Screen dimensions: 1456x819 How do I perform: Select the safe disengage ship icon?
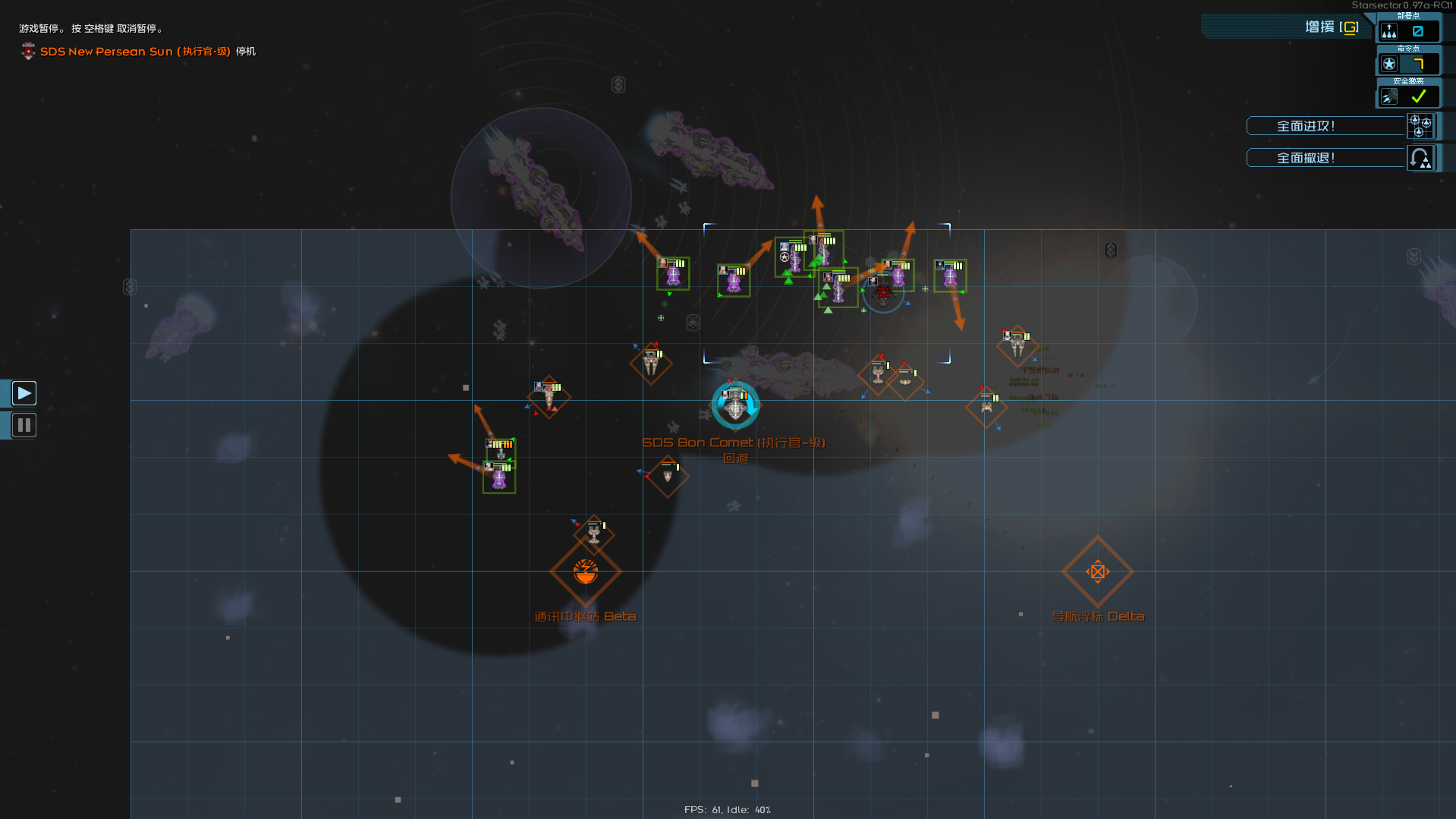coord(1388,96)
